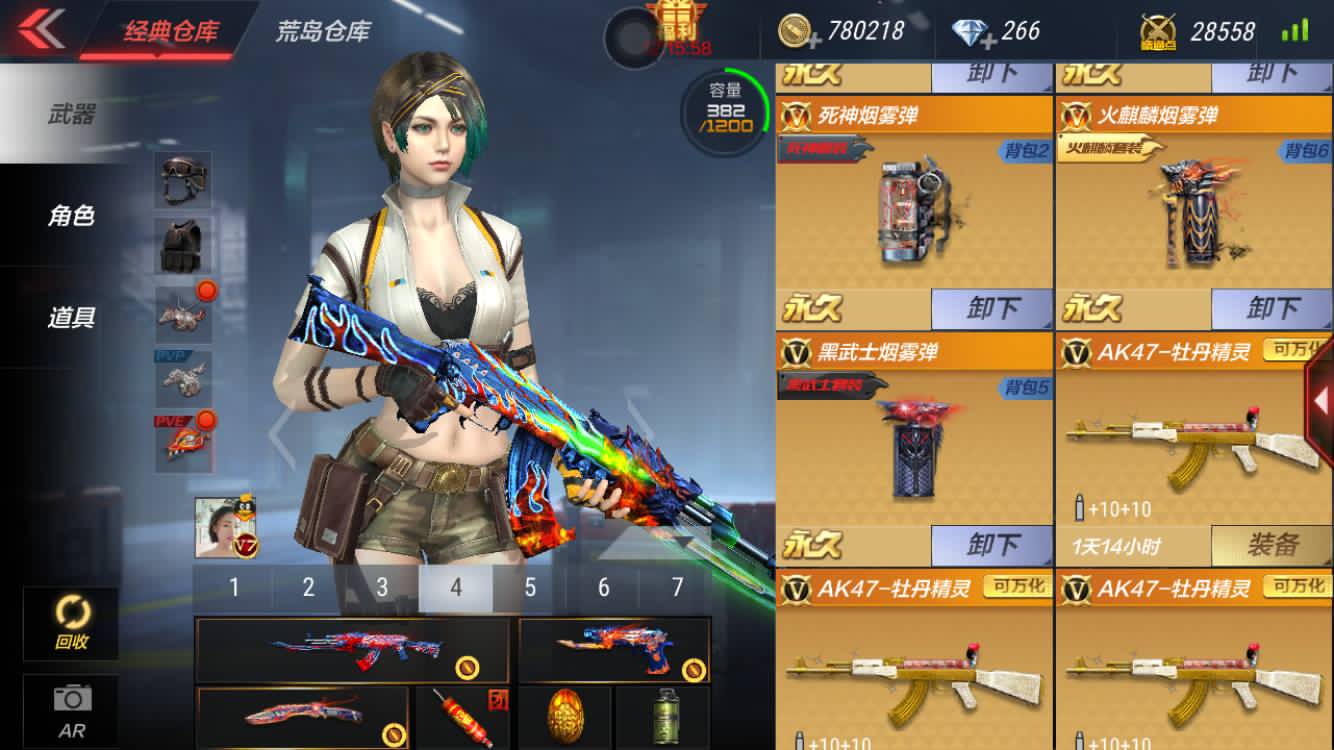Select backpack loadout 5
1334x750 pixels.
pos(530,588)
